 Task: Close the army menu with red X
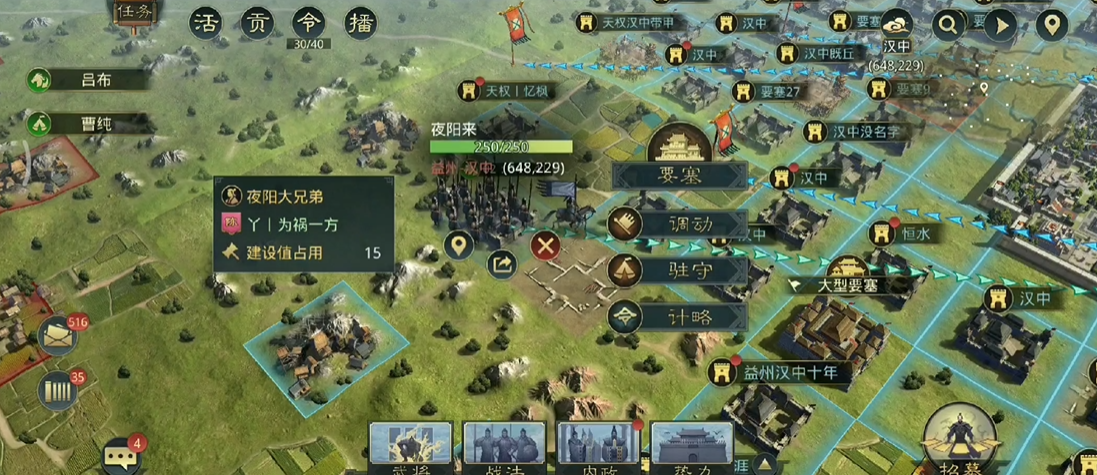tap(544, 247)
